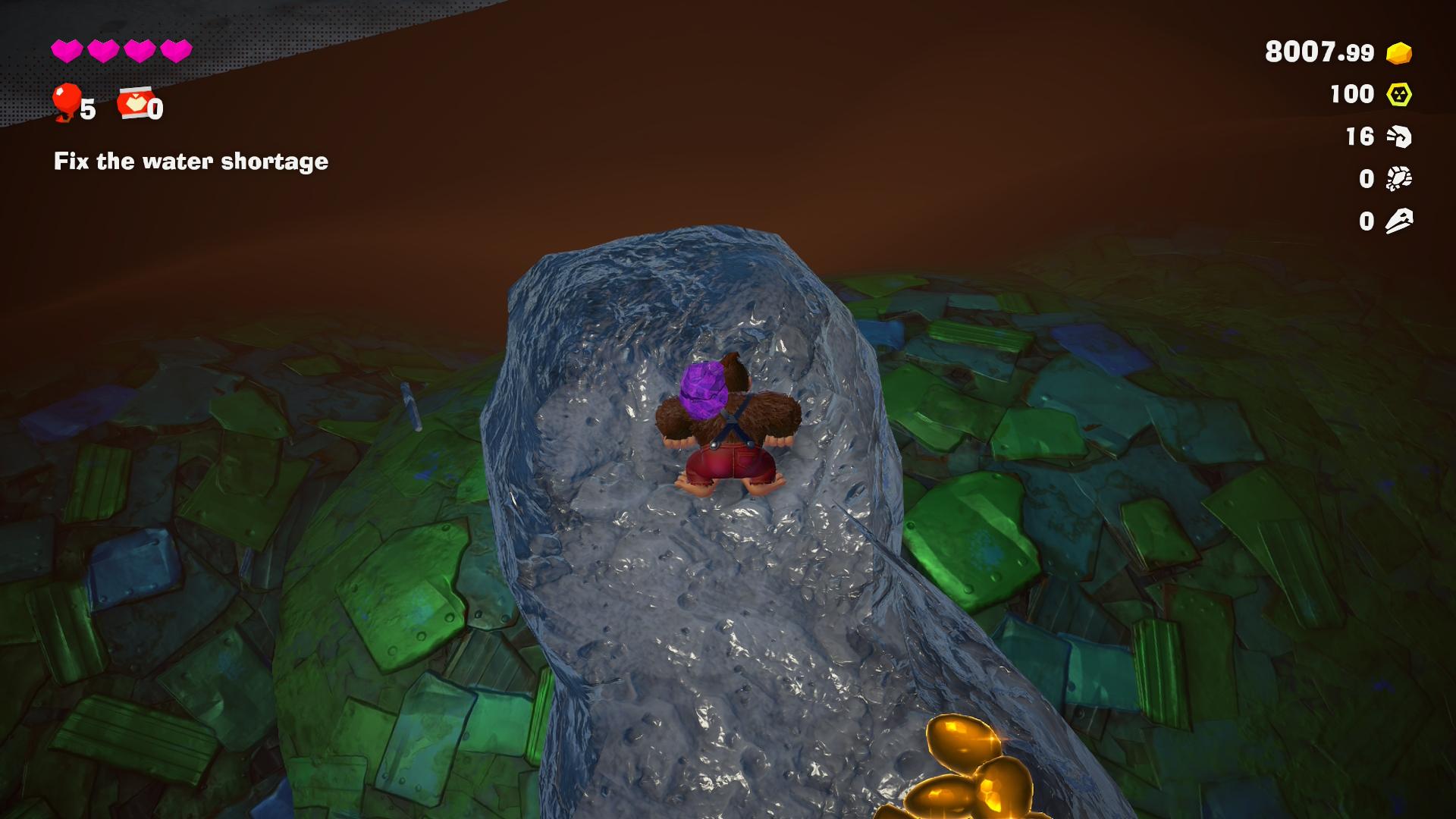The image size is (1456, 819).
Task: Click the red balloon icon
Action: tap(66, 102)
